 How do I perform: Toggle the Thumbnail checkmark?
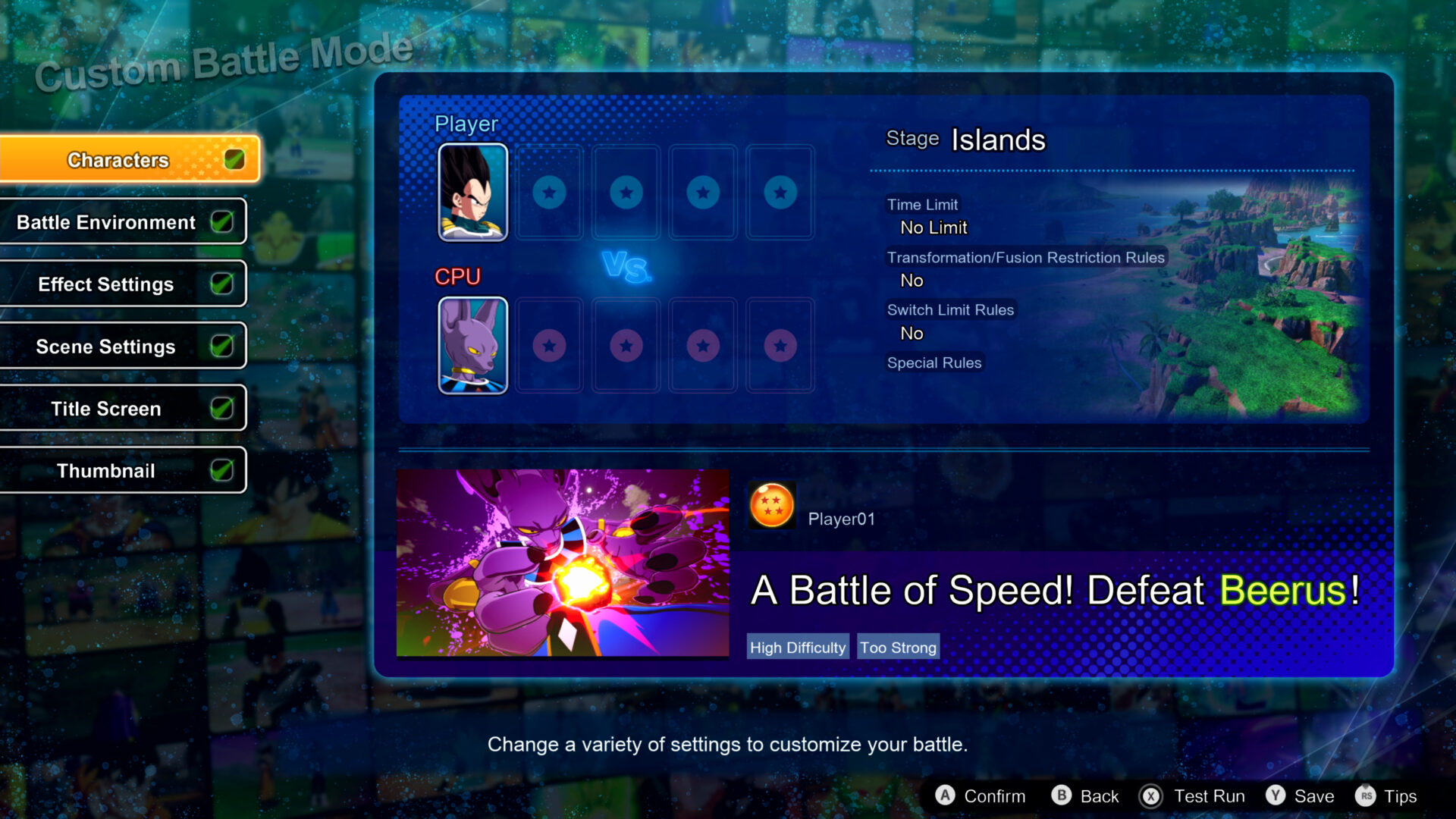coord(222,469)
